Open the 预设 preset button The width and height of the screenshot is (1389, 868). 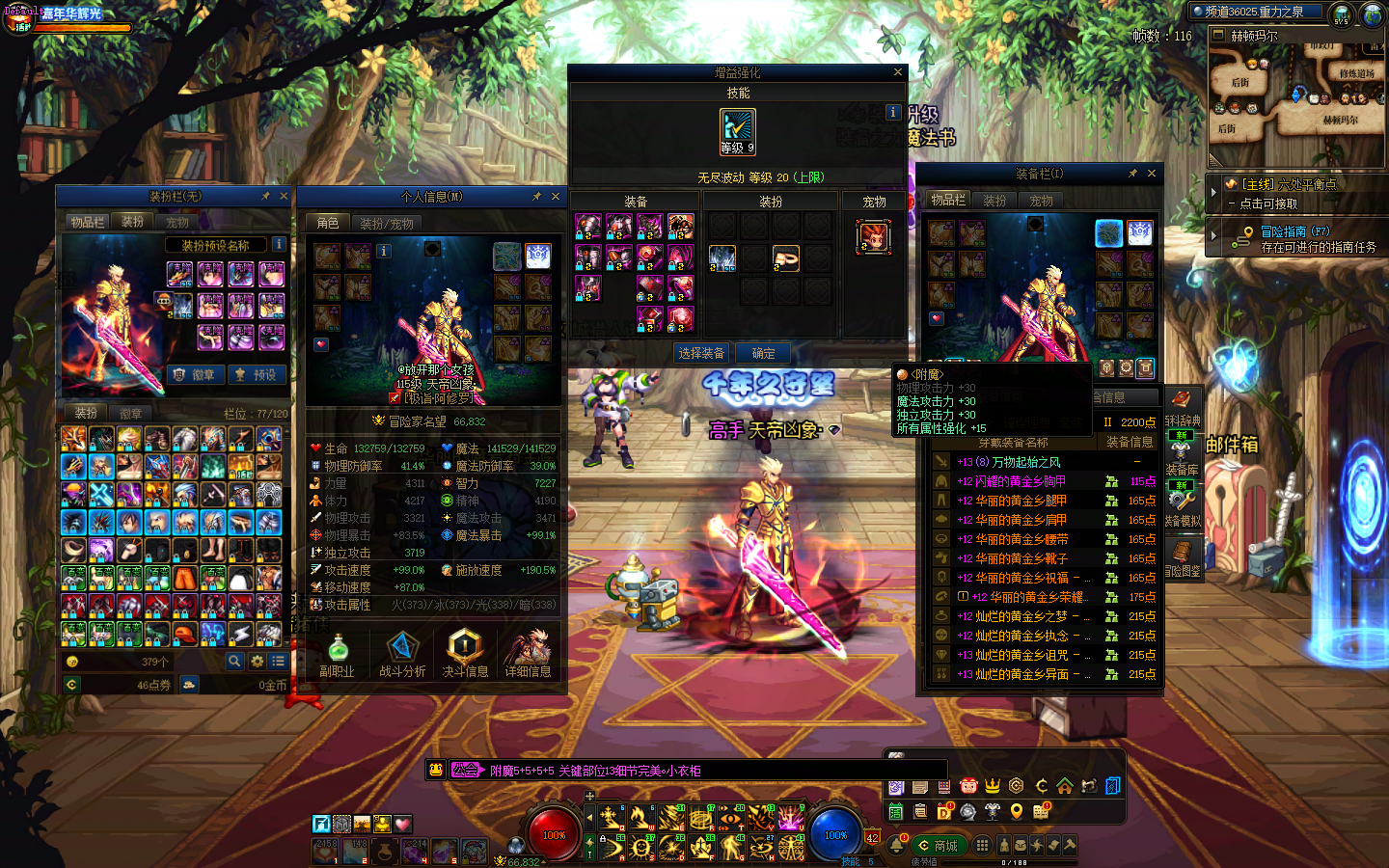tap(257, 374)
